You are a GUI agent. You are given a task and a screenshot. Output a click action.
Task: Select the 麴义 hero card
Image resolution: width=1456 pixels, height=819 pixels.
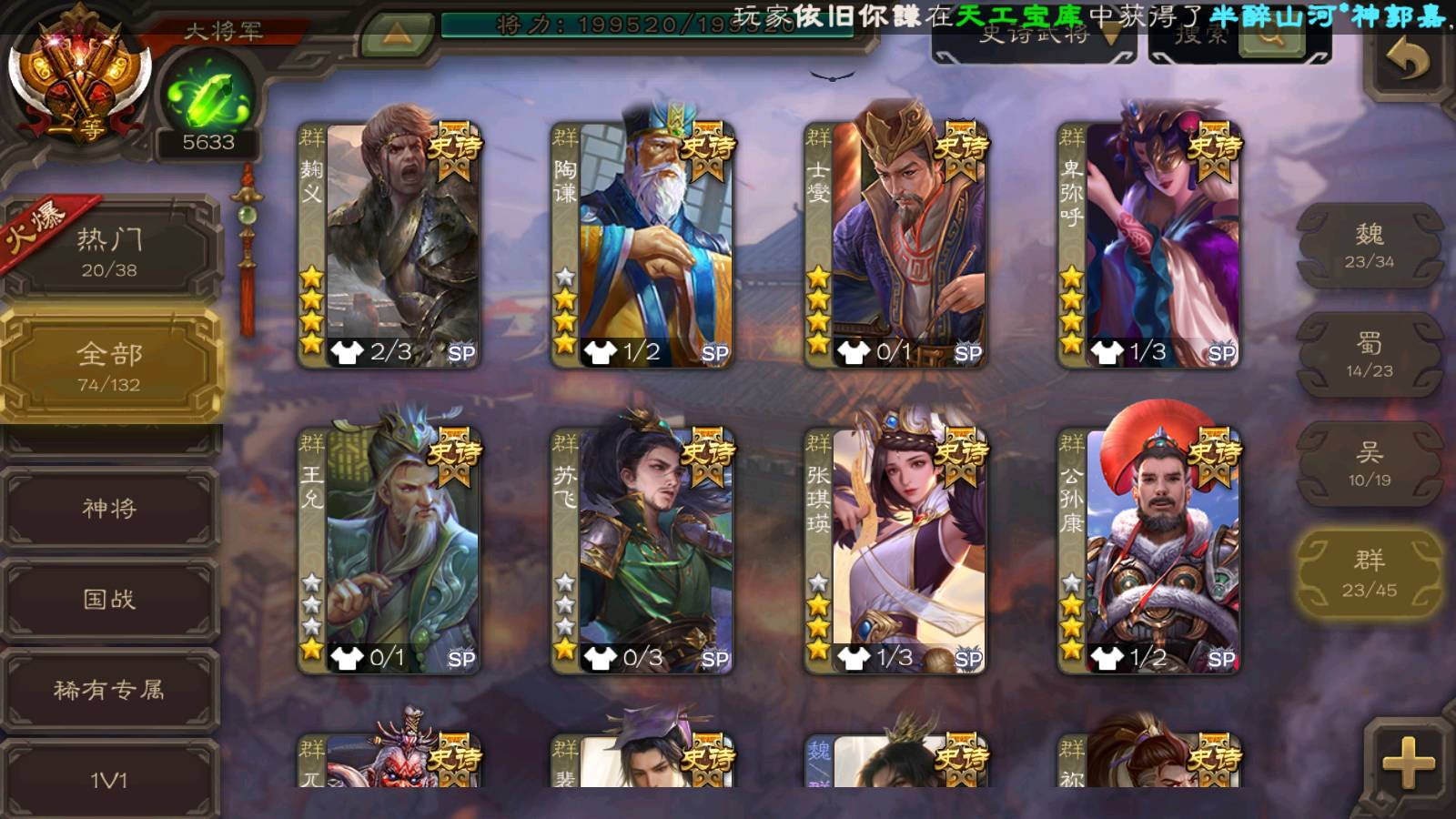(x=389, y=246)
